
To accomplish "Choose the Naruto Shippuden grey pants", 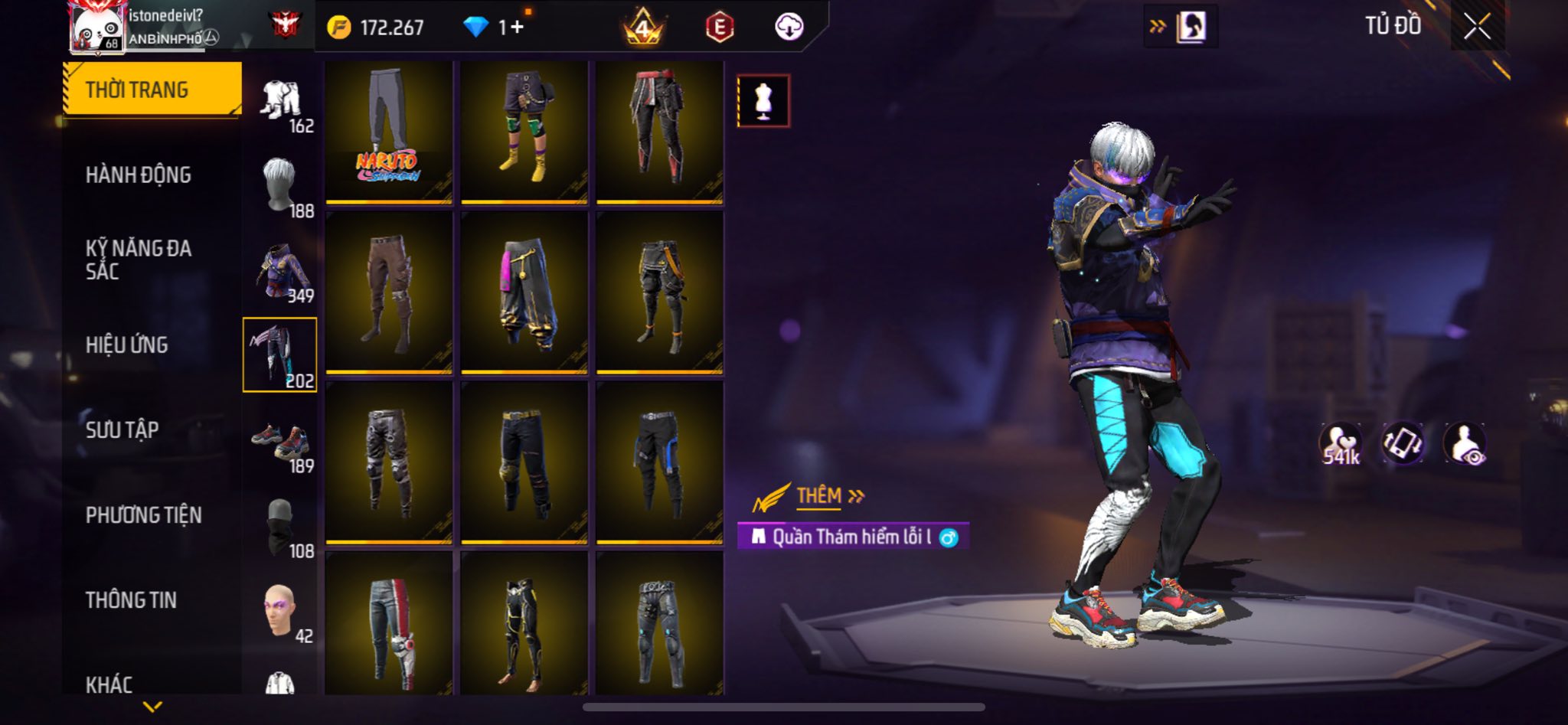I will click(x=388, y=132).
